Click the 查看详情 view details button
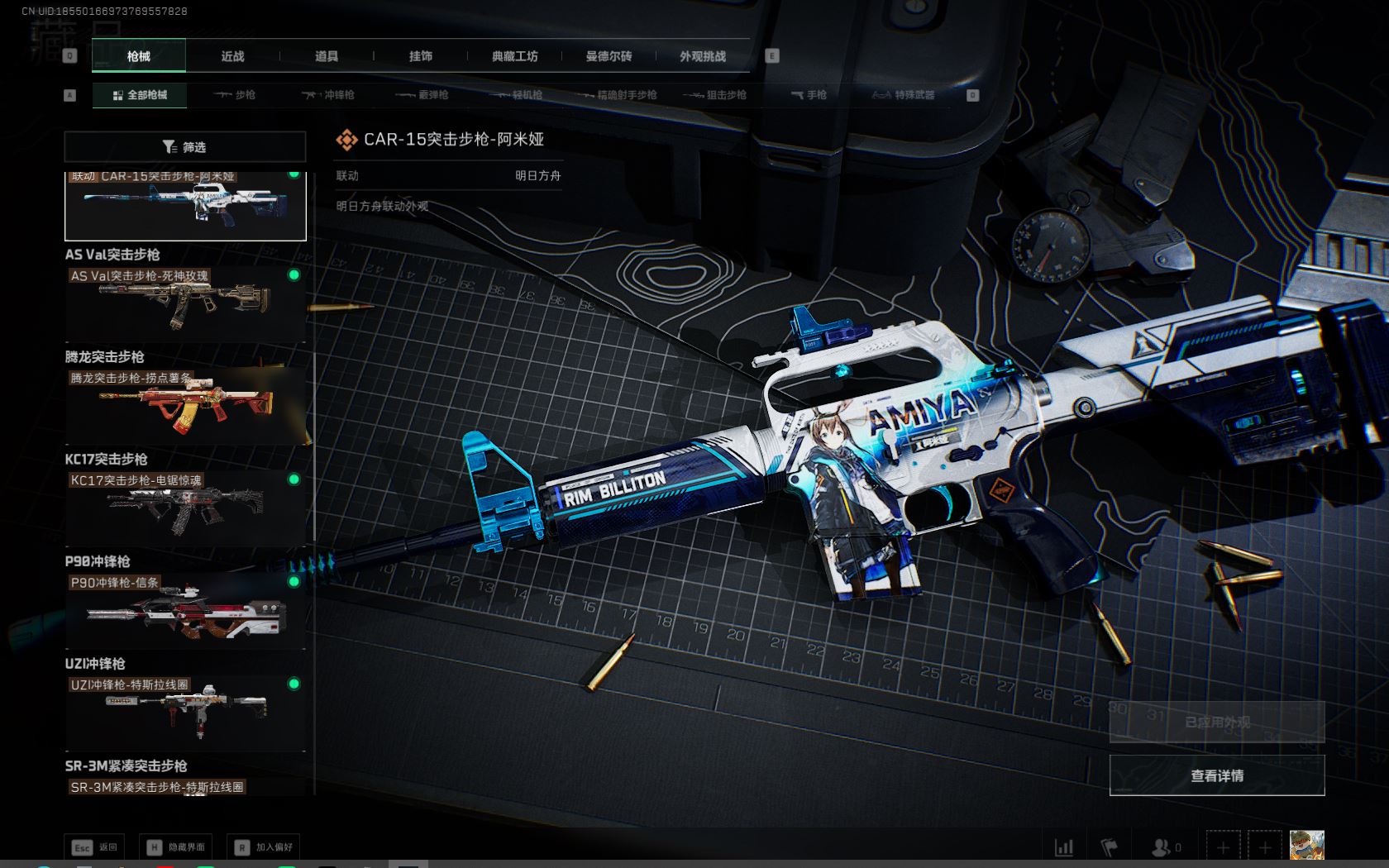 click(1216, 775)
